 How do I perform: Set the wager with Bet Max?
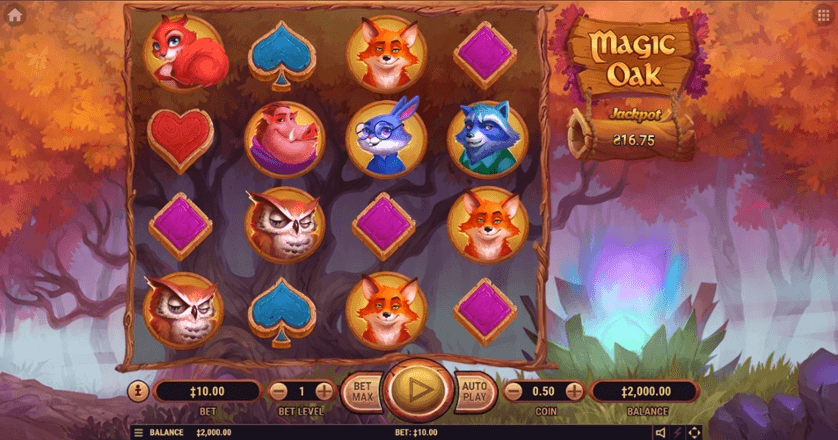[x=361, y=391]
